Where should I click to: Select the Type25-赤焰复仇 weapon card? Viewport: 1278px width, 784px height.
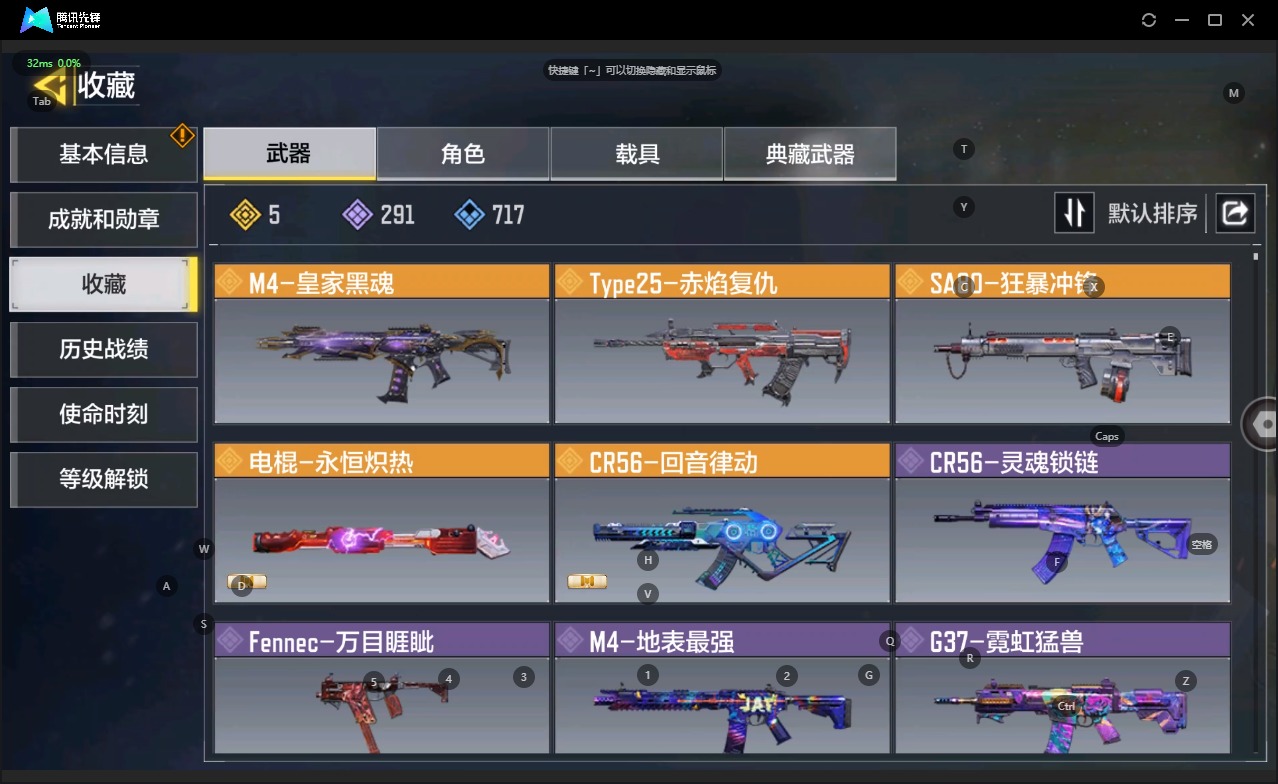point(722,345)
